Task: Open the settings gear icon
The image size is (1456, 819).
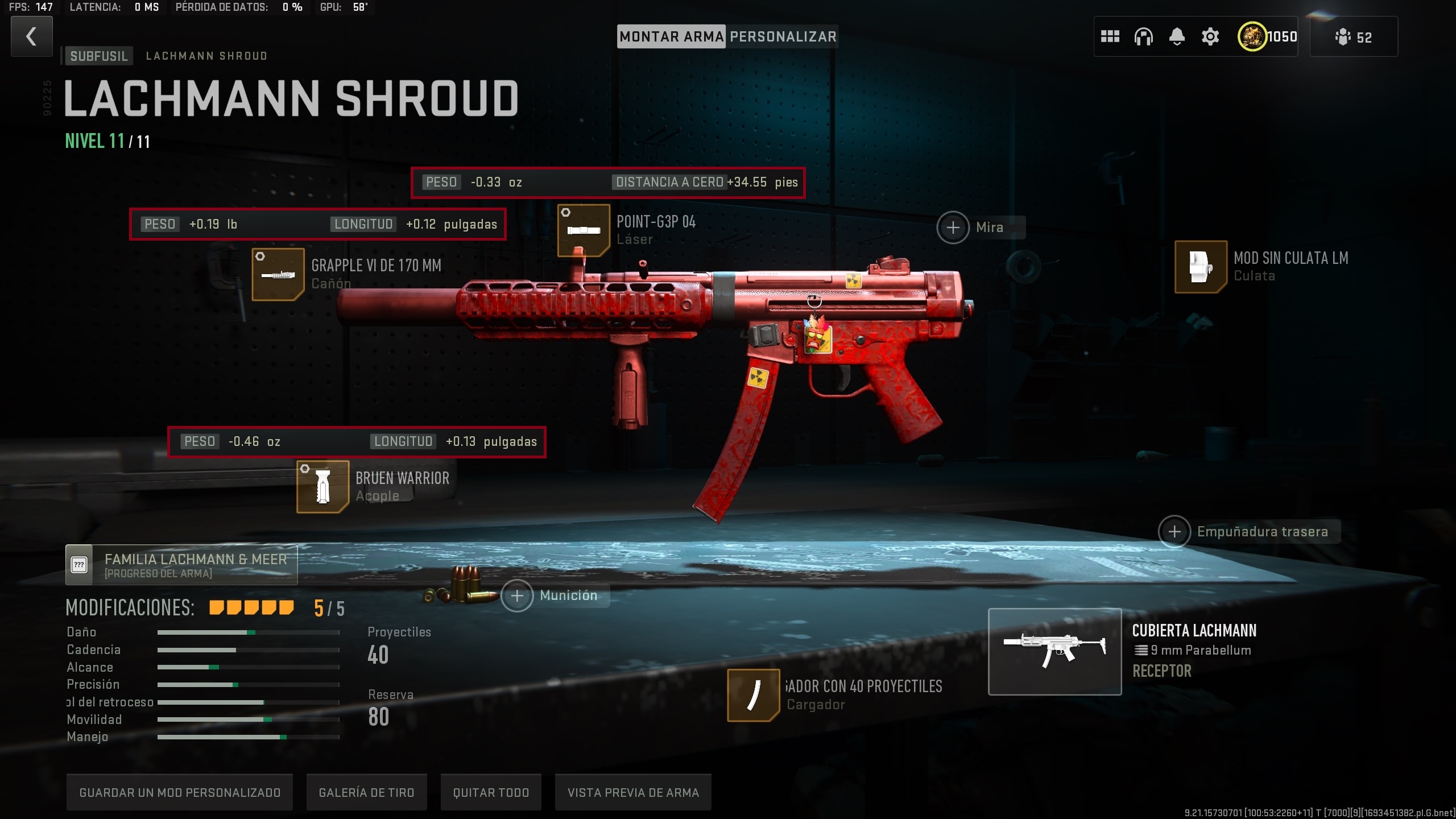Action: pyautogui.click(x=1210, y=36)
